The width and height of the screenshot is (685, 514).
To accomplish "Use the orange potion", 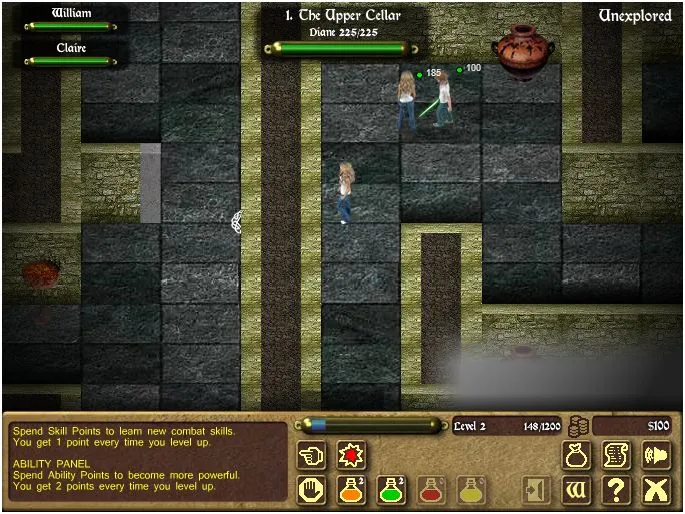I will tap(351, 490).
